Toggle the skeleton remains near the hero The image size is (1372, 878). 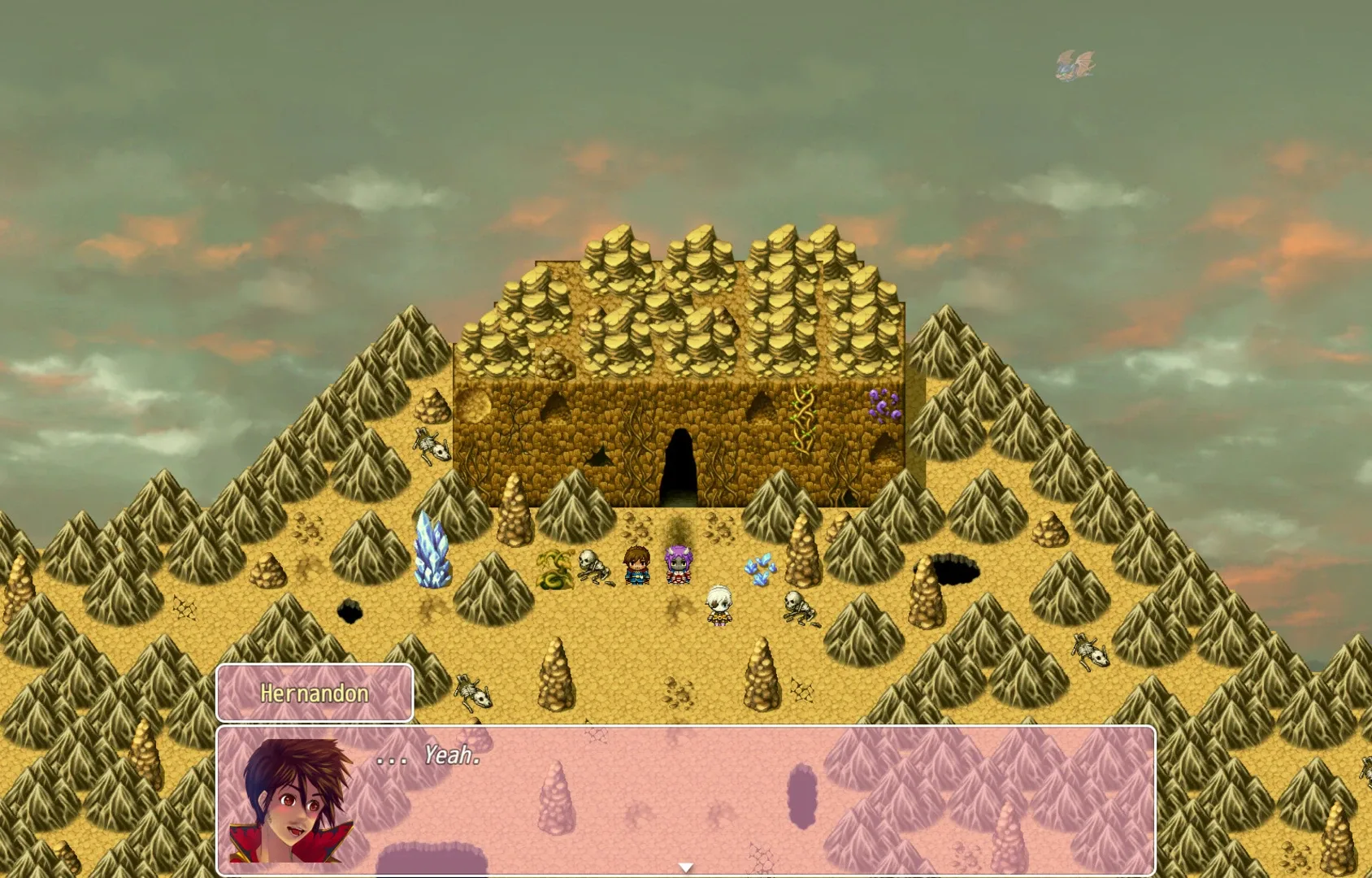[593, 569]
